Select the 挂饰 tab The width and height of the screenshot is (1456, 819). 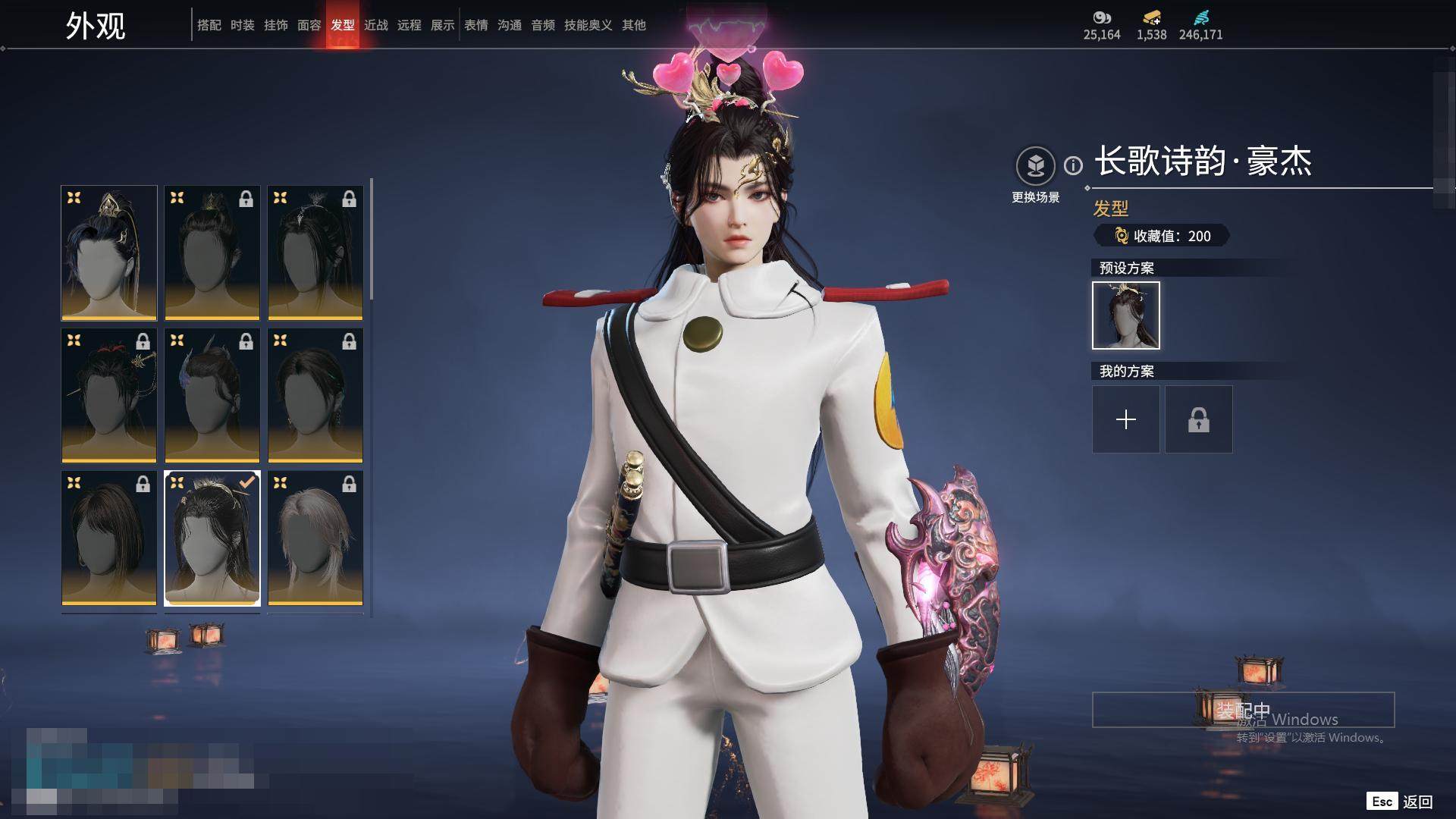[276, 25]
